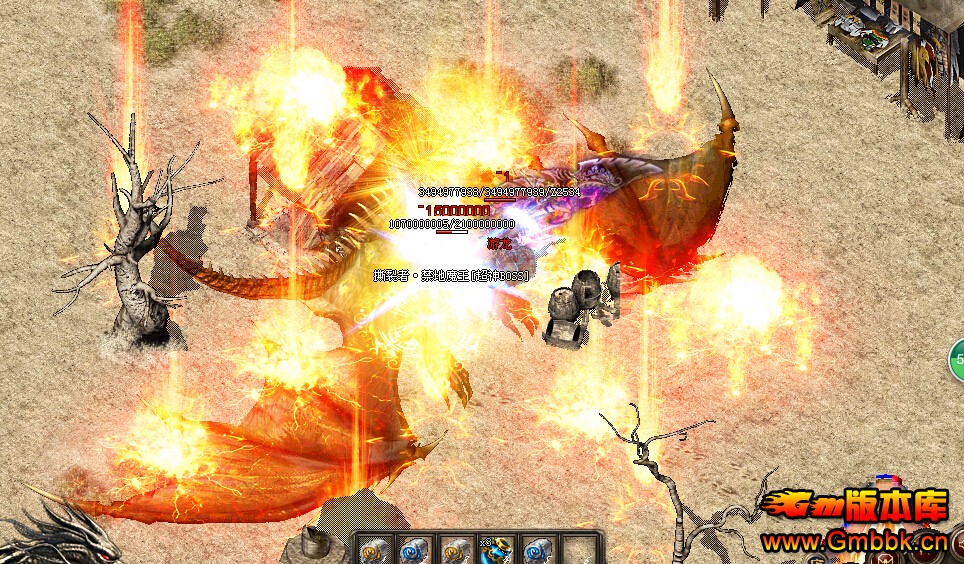Use the blue potion stack in the hotbar
964x564 pixels.
(x=497, y=550)
